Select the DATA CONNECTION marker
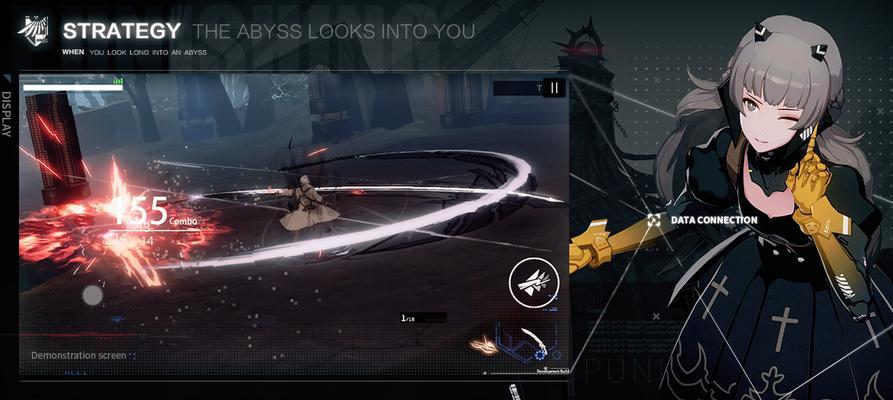893x400 pixels. pyautogui.click(x=653, y=219)
